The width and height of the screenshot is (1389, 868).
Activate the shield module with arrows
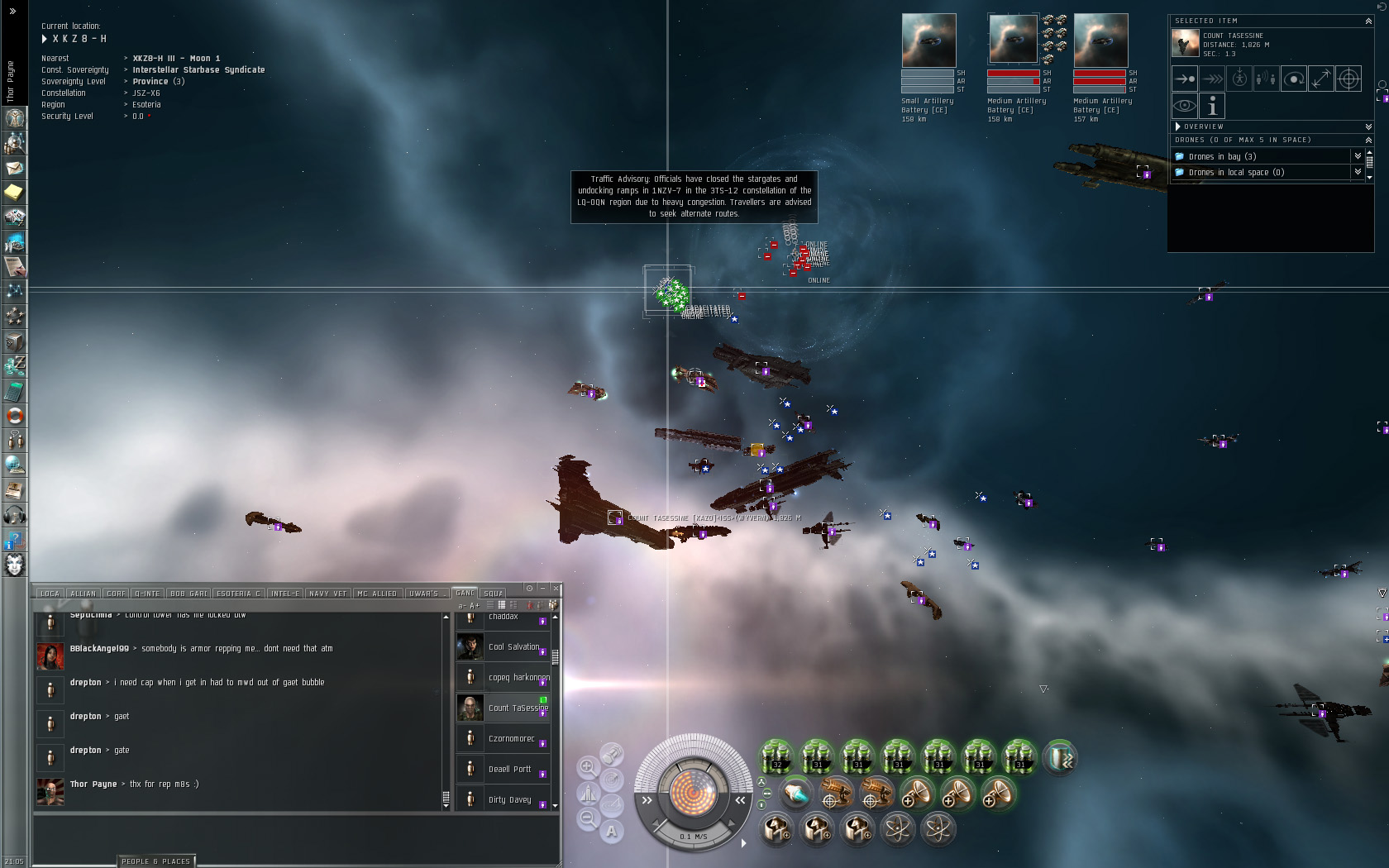tap(1059, 757)
